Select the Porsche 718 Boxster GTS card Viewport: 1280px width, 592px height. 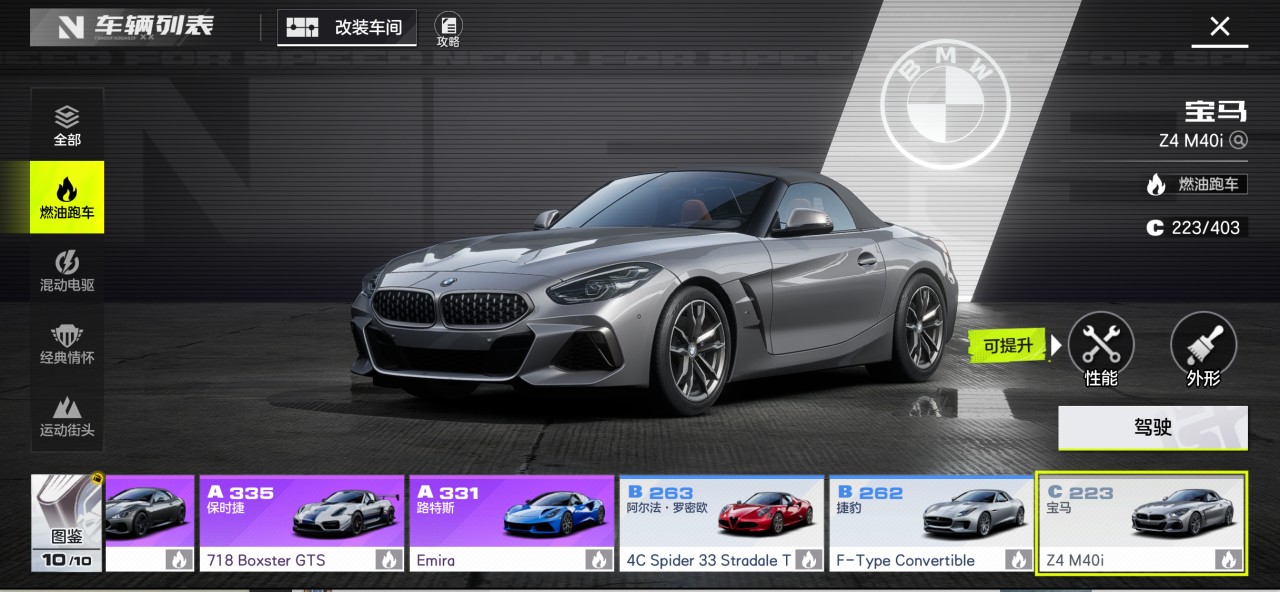302,522
